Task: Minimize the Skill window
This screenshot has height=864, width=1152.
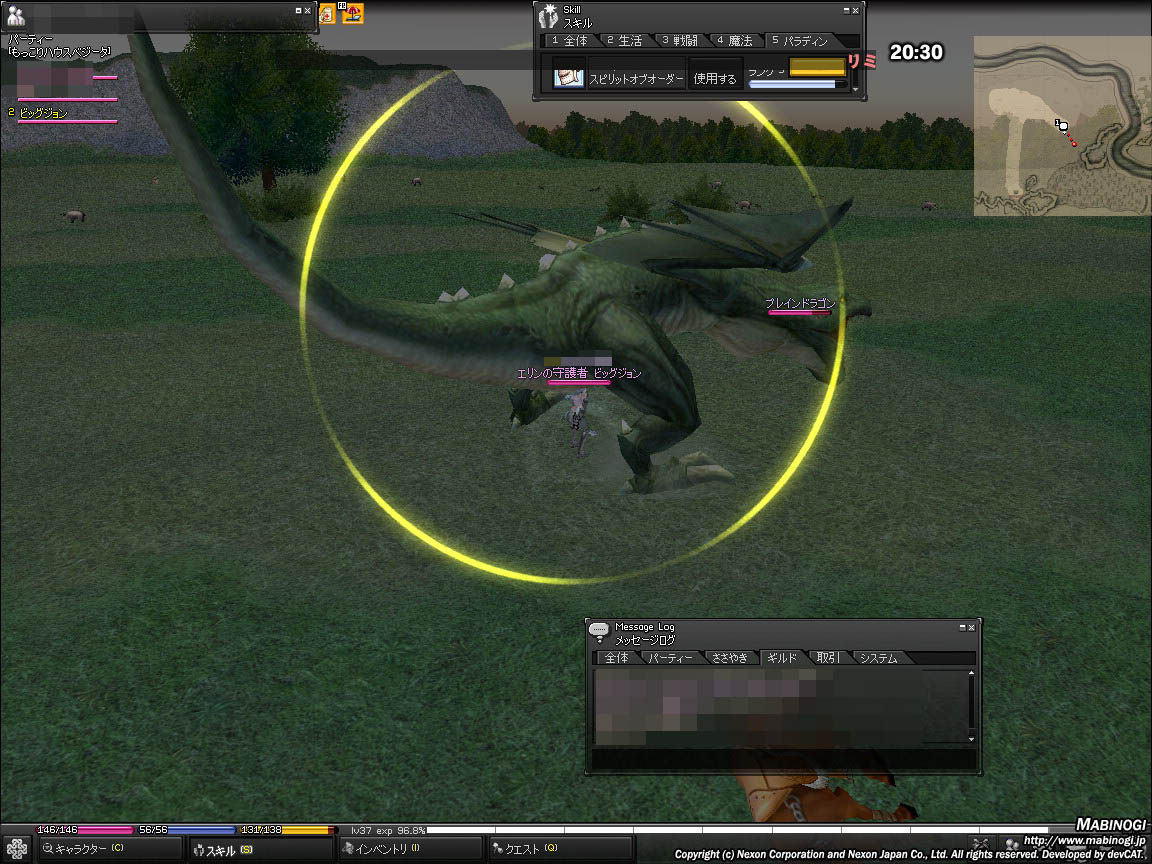Action: (846, 10)
